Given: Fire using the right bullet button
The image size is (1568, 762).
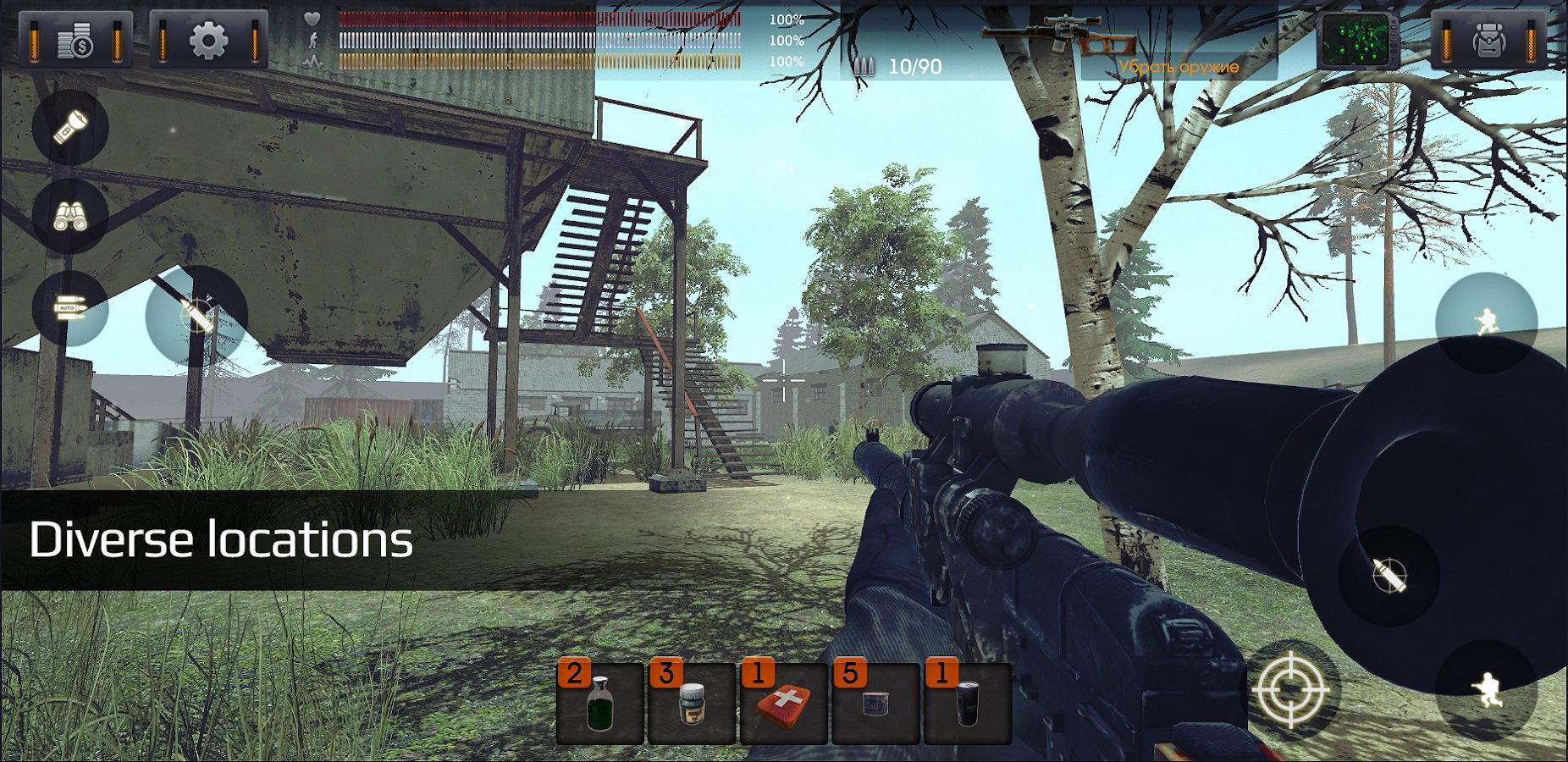Looking at the screenshot, I should coord(1389,576).
